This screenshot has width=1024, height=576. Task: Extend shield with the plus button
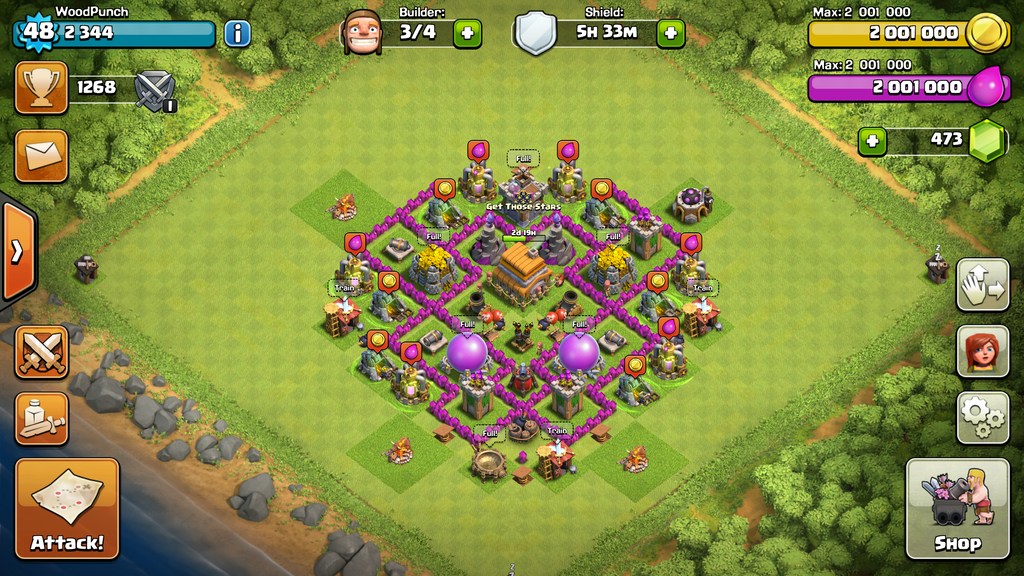670,33
